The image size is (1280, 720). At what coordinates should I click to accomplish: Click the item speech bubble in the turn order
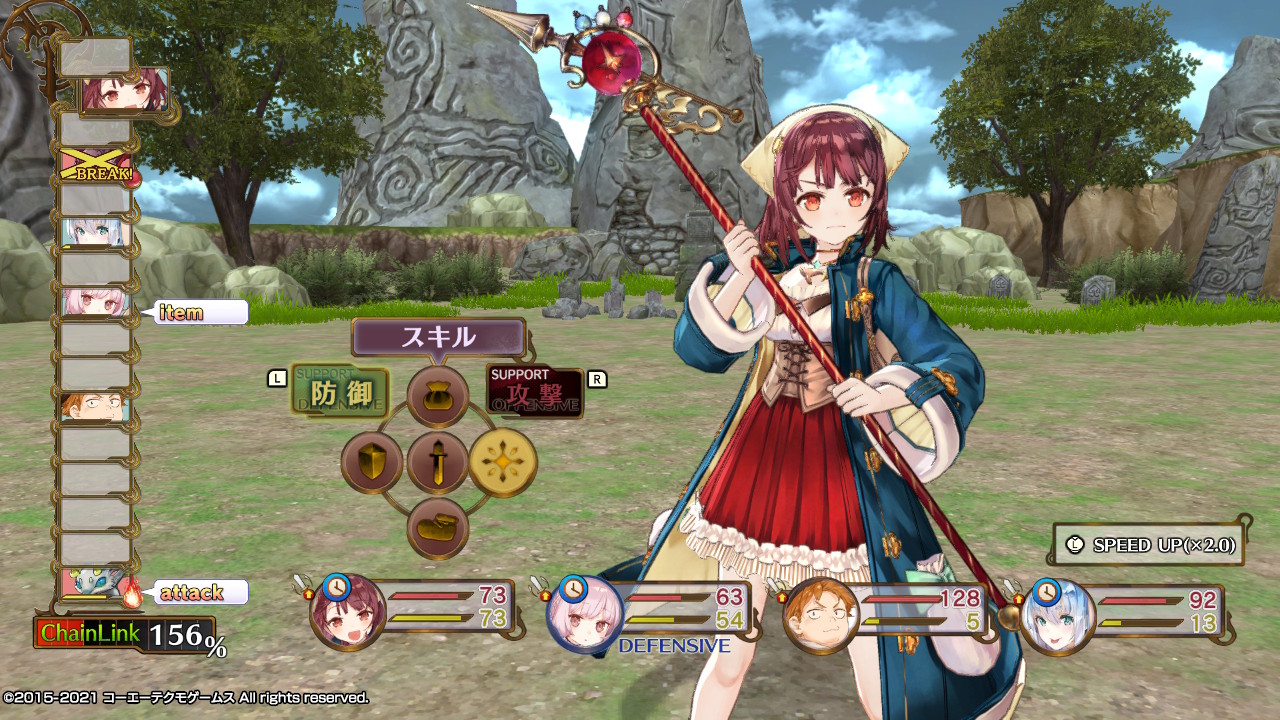tap(201, 312)
